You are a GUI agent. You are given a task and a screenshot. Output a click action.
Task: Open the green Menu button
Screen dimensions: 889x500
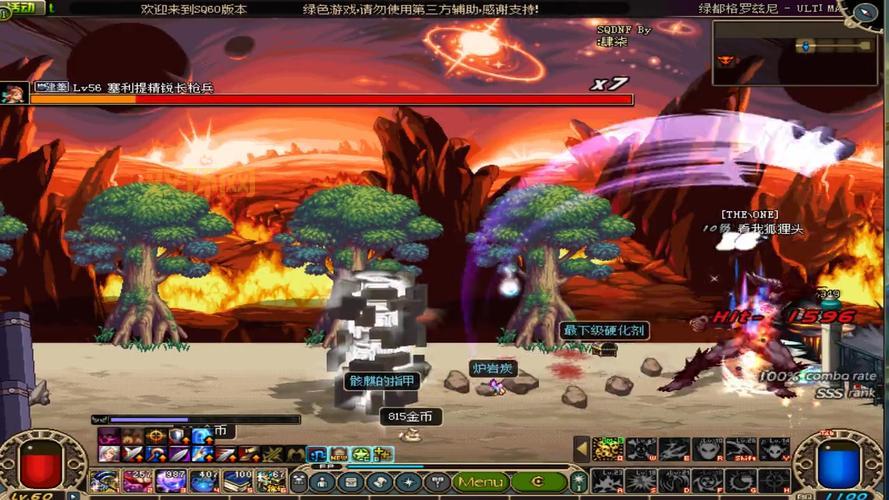481,482
